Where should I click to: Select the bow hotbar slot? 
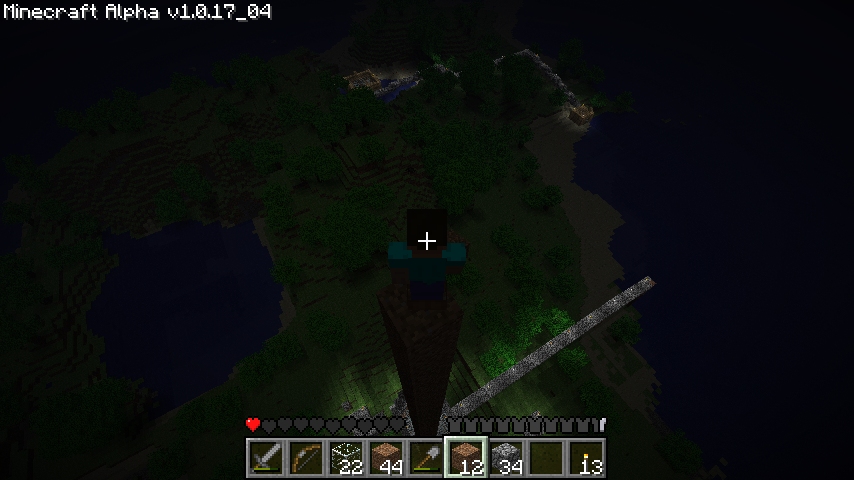(x=306, y=458)
